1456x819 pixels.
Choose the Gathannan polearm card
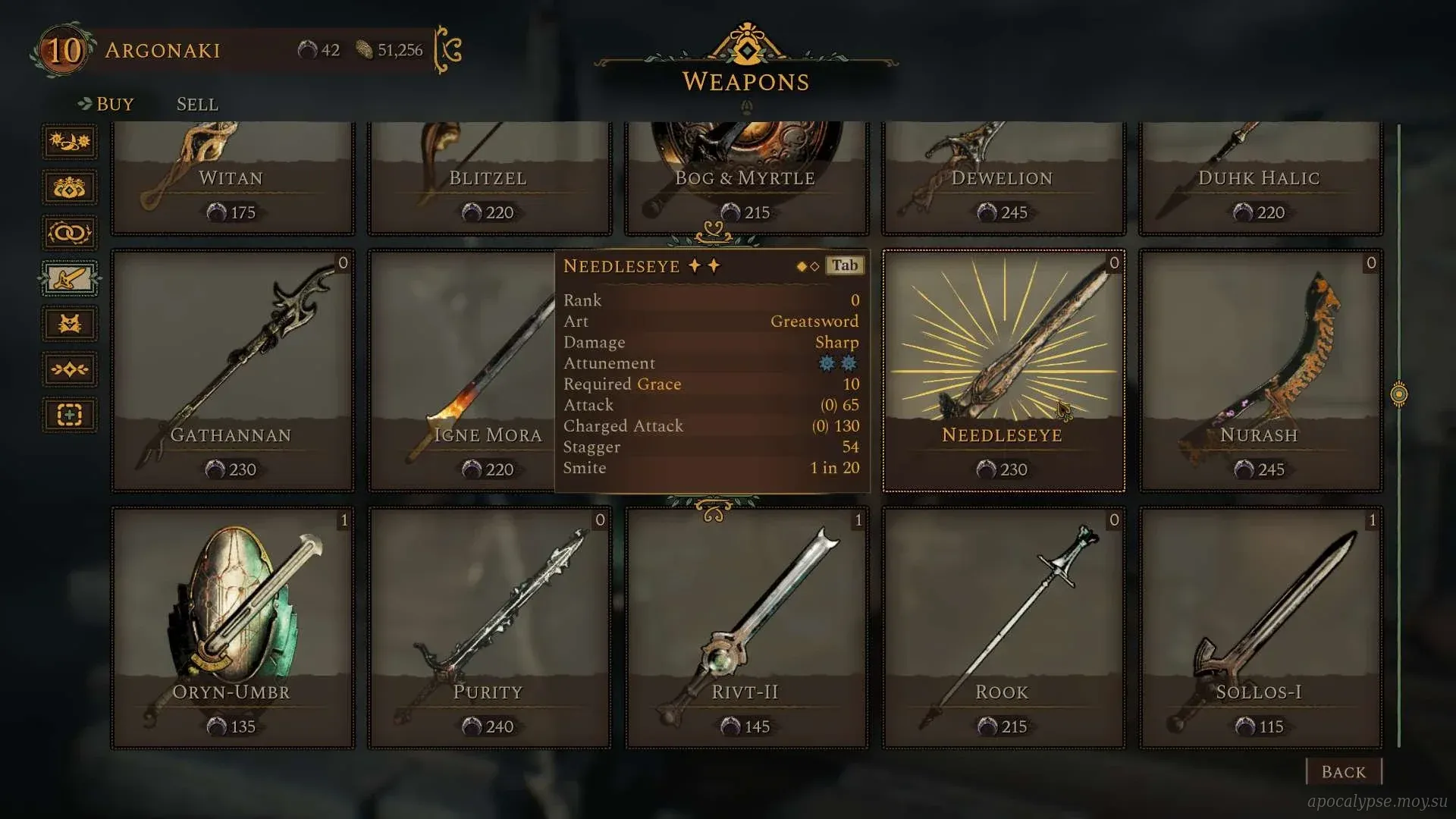point(232,372)
